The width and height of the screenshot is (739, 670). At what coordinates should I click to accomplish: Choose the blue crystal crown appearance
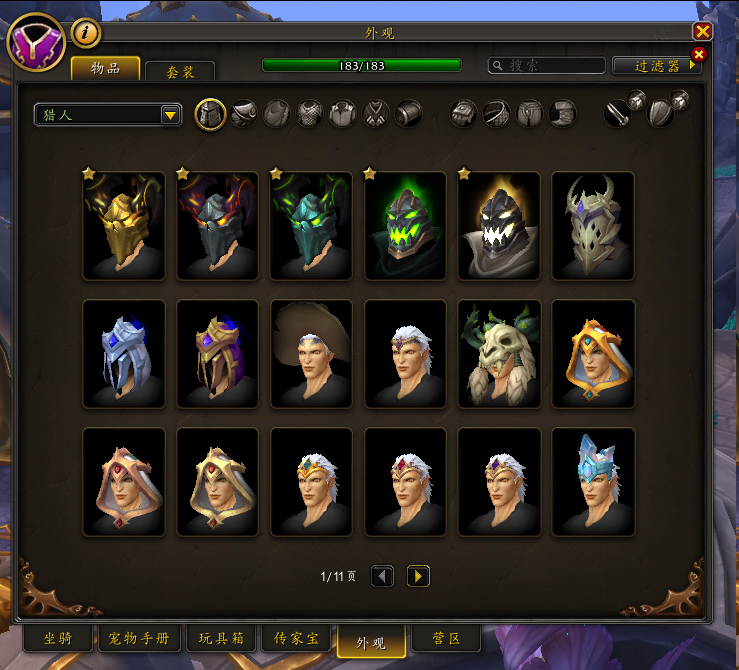click(594, 482)
